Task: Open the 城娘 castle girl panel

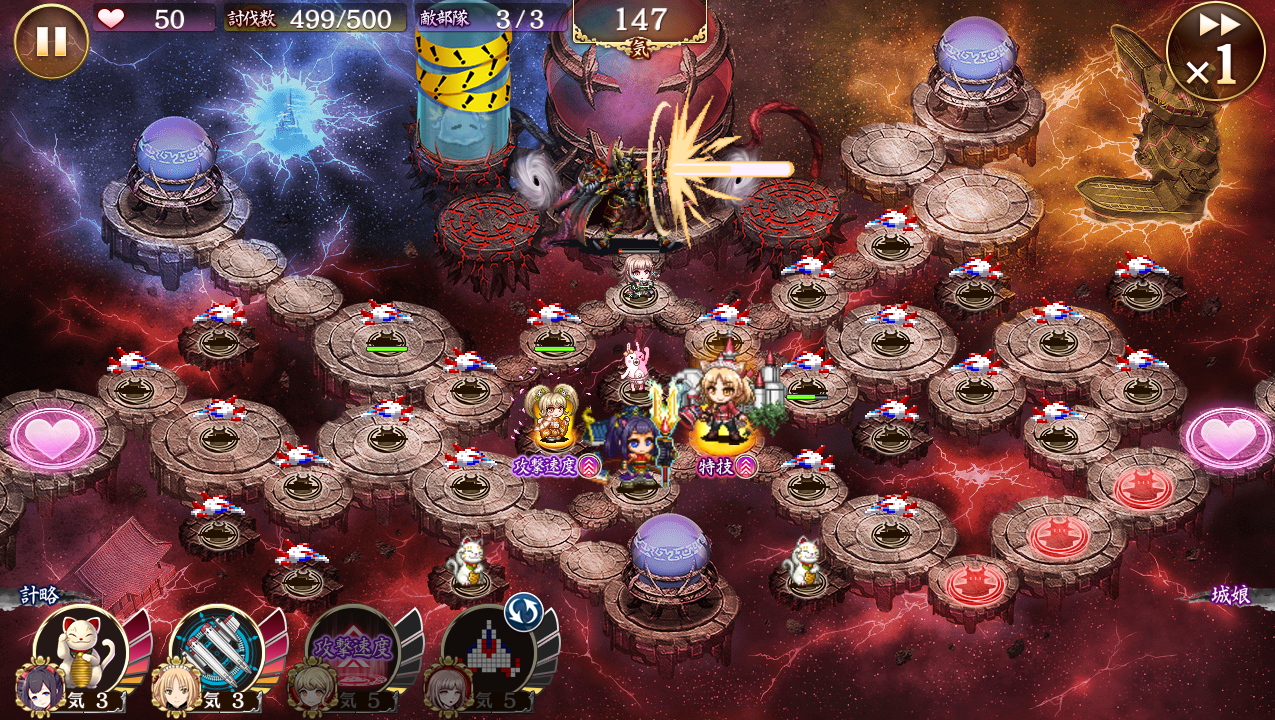Action: pos(1230,595)
